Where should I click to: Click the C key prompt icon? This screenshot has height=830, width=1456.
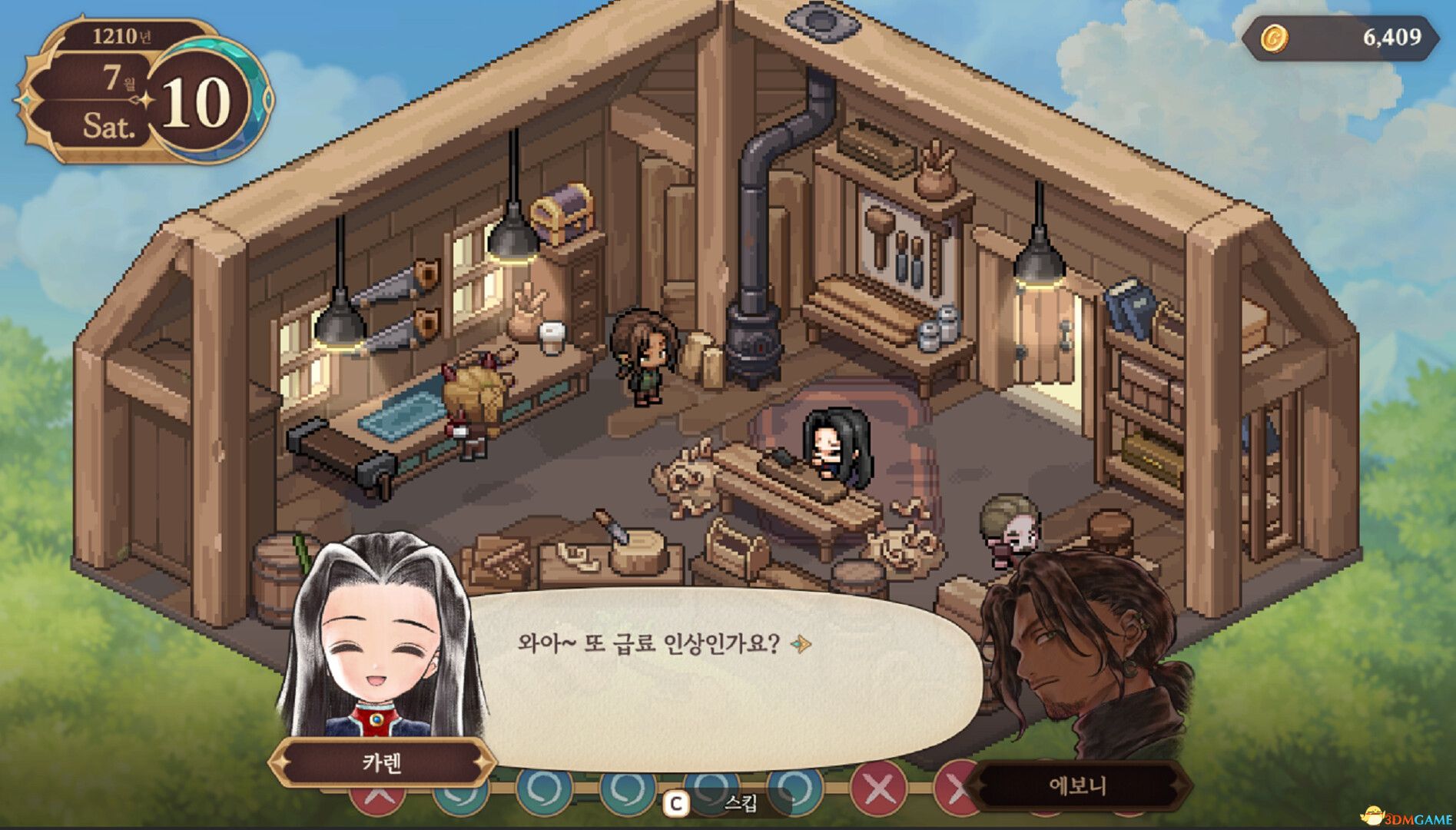[x=675, y=802]
